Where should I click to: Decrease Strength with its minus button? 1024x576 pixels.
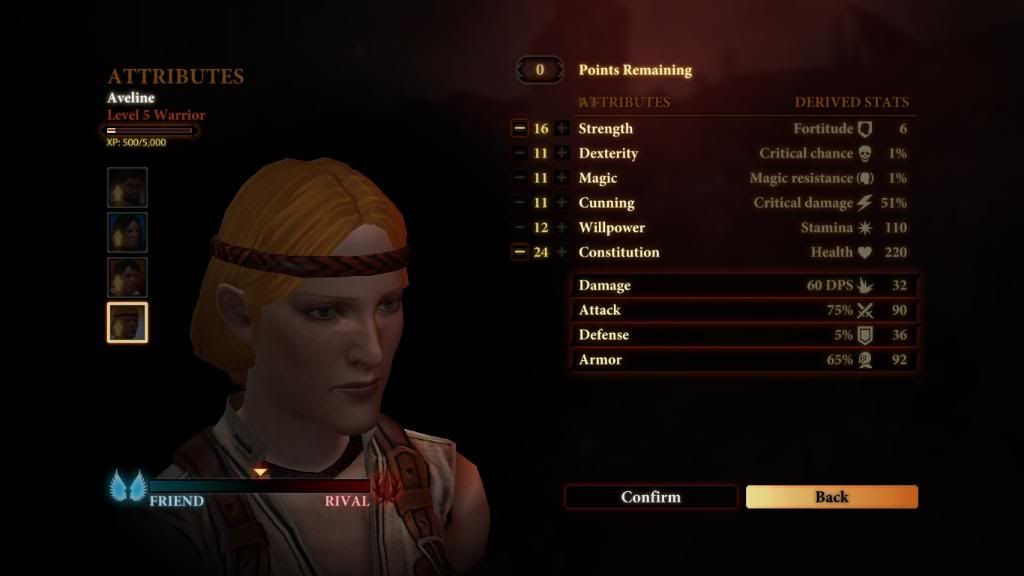[x=519, y=128]
